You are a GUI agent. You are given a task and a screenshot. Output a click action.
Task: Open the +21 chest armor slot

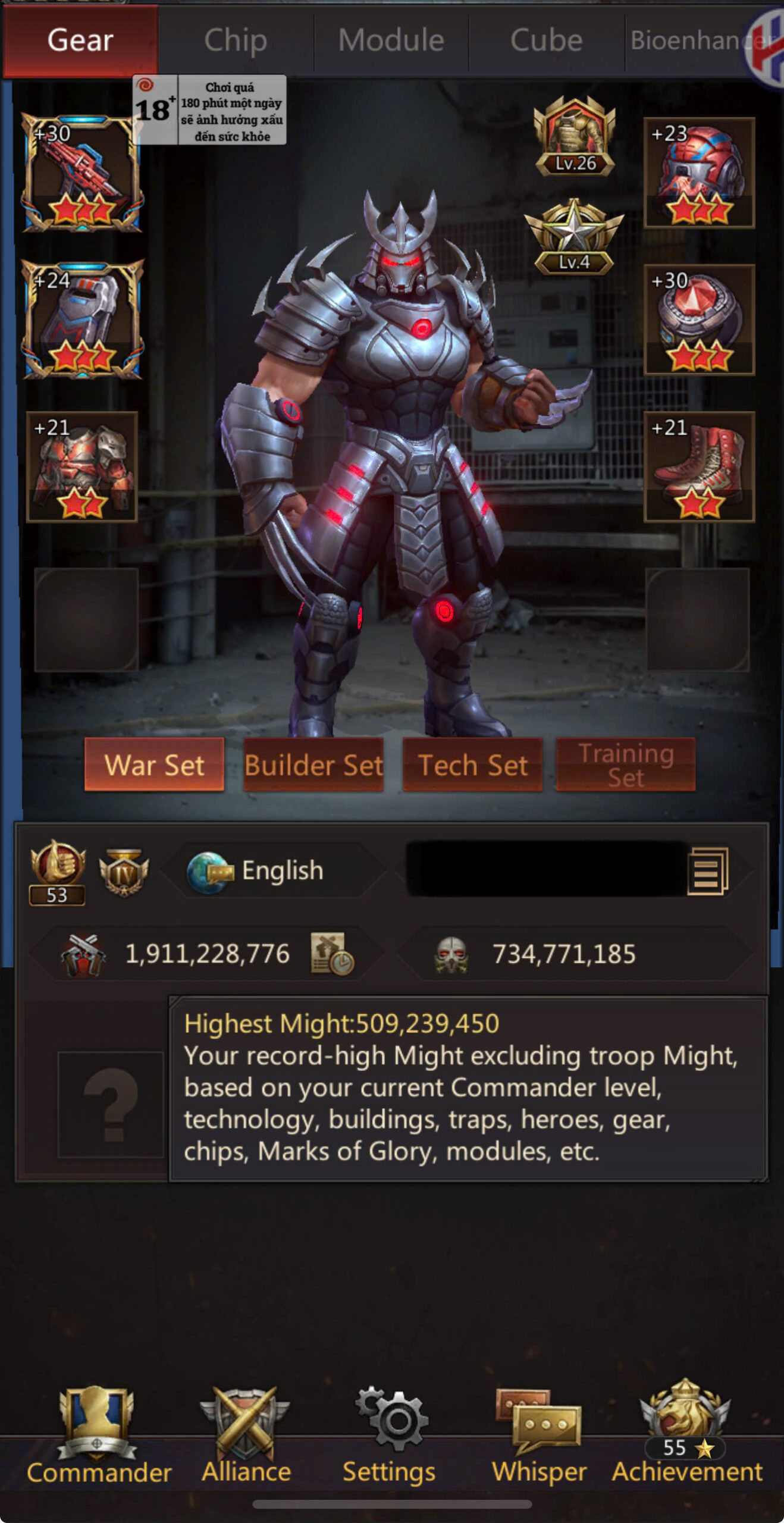[x=82, y=467]
